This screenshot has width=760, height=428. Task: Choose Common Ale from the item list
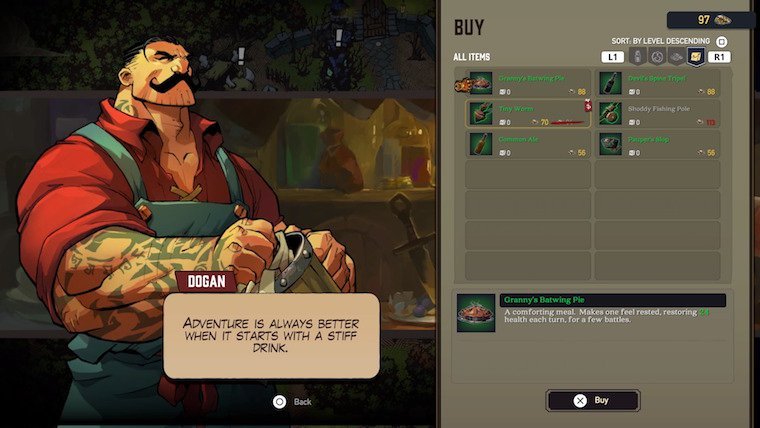click(530, 144)
